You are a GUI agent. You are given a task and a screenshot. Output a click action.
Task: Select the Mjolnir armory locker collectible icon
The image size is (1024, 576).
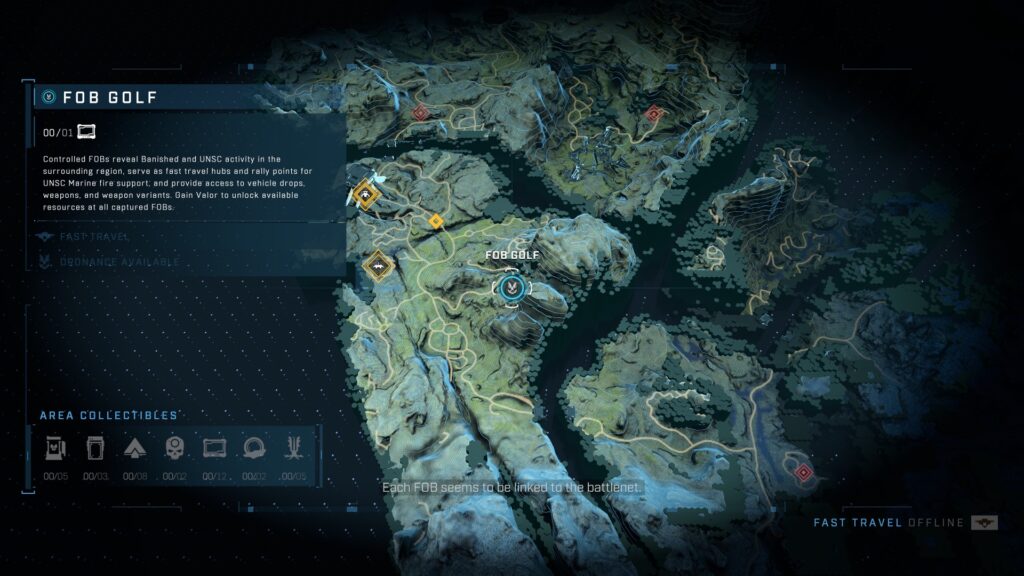coord(53,448)
